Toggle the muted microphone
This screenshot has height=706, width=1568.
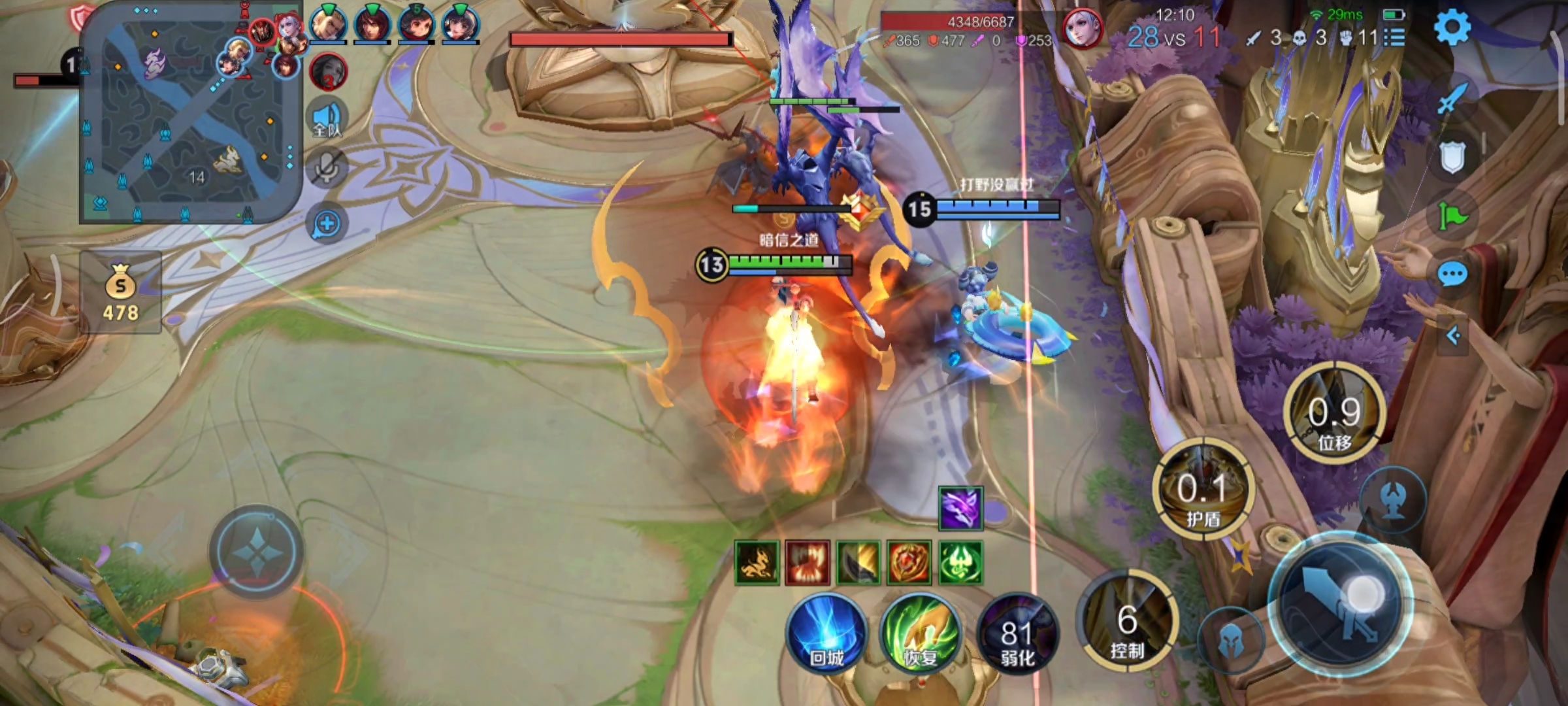327,167
